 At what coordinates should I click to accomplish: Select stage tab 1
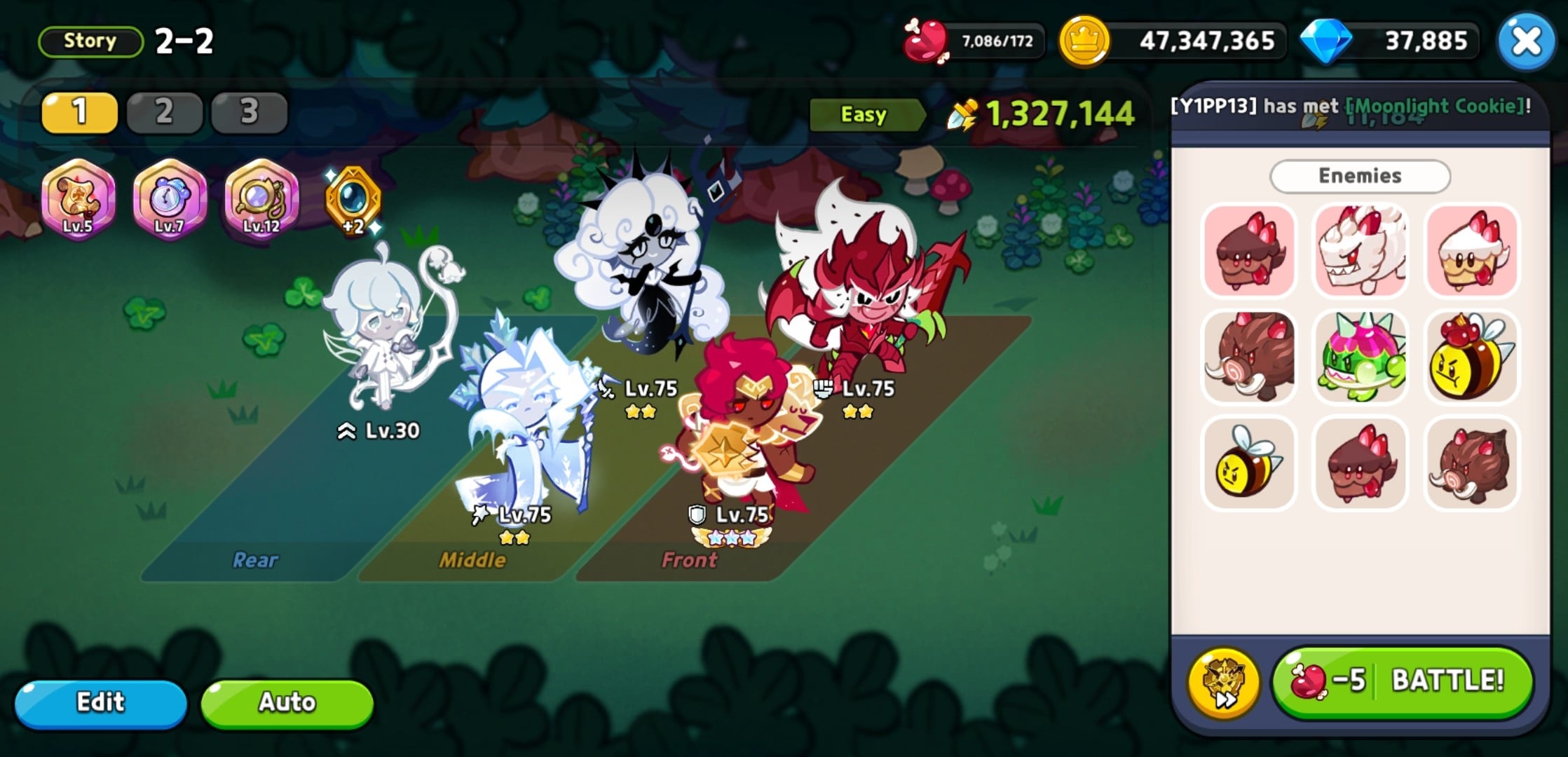click(x=79, y=112)
